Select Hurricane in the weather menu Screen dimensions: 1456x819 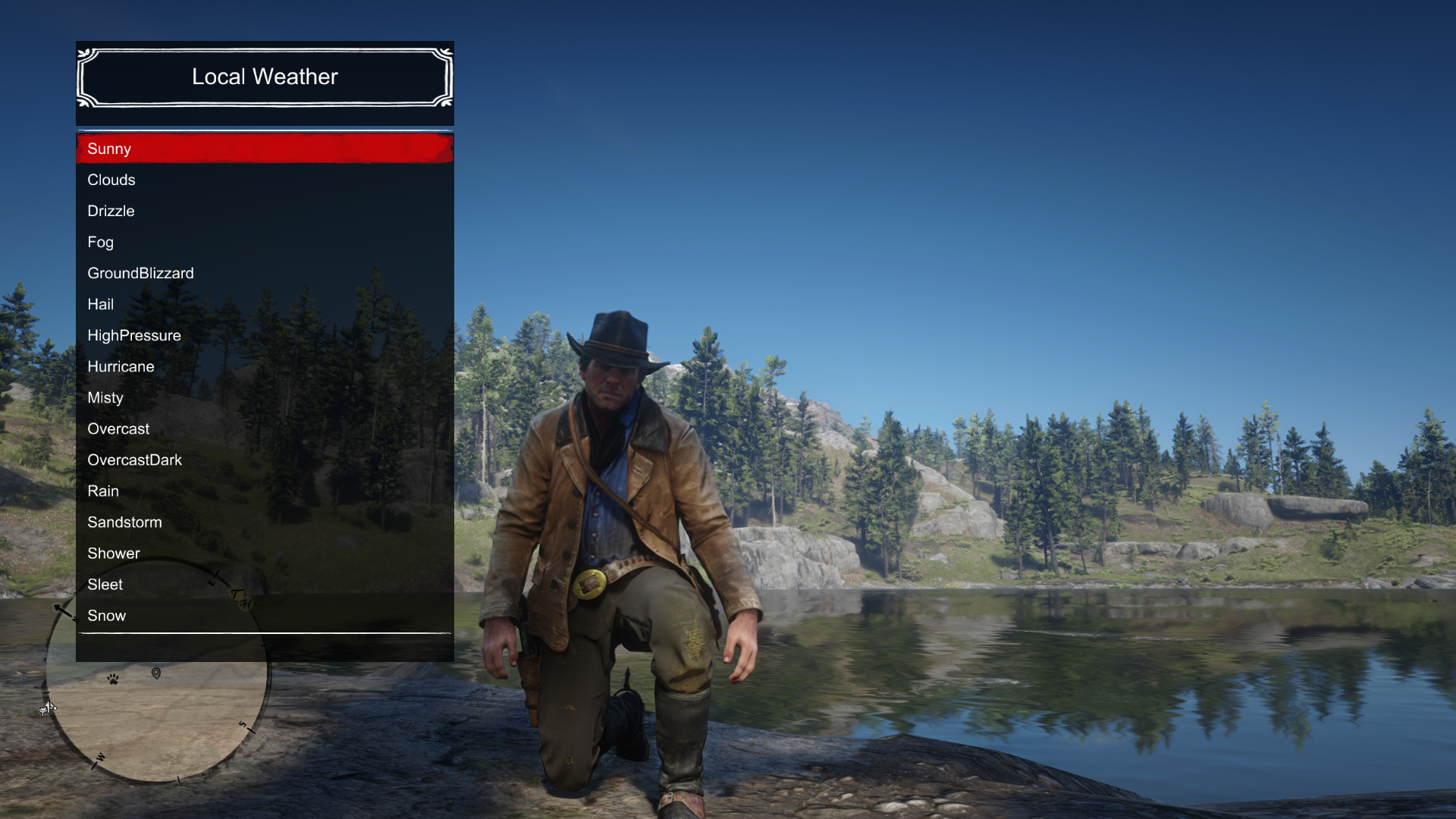pos(264,366)
